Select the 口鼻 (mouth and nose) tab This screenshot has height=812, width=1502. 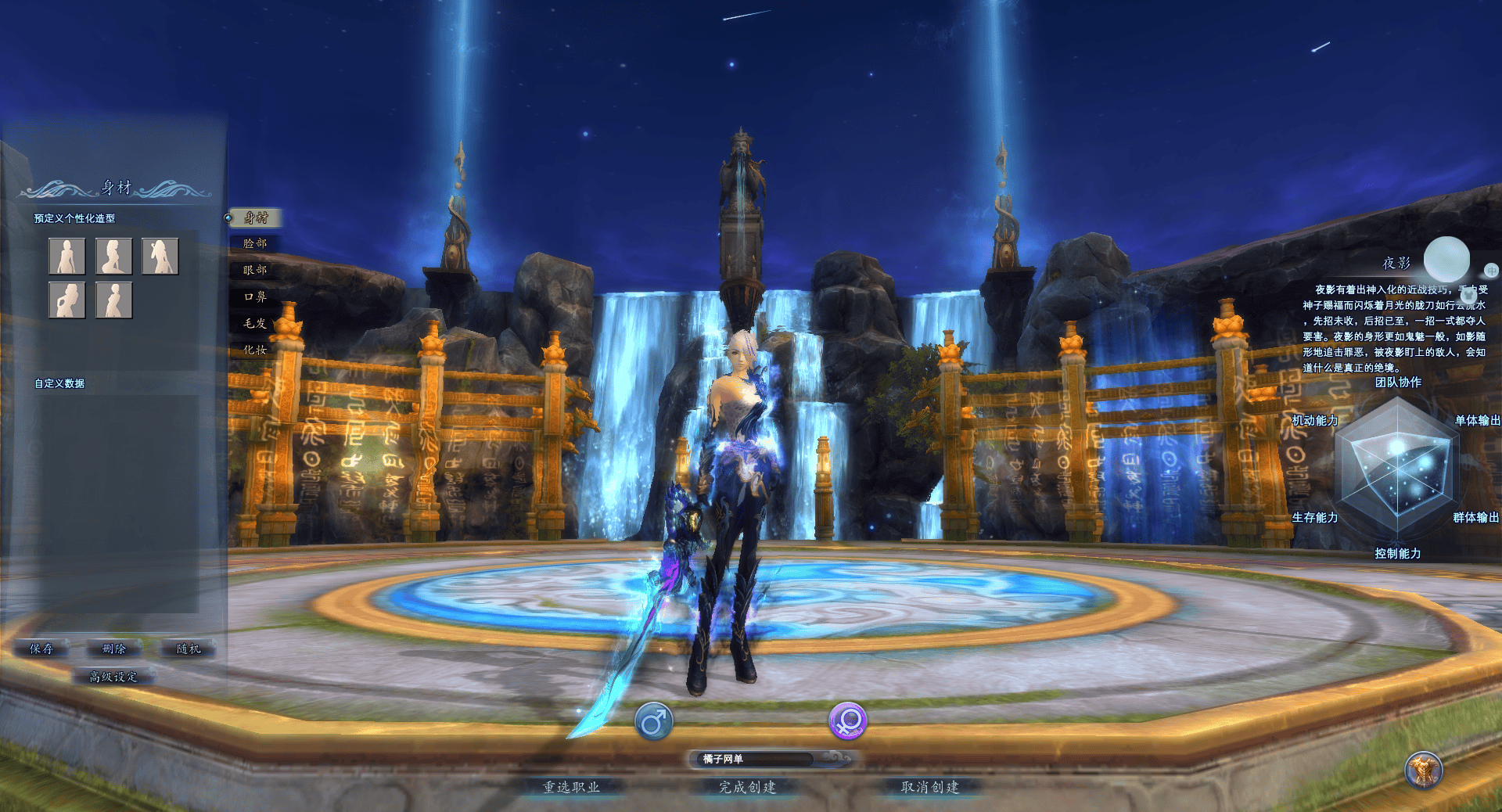[x=255, y=297]
